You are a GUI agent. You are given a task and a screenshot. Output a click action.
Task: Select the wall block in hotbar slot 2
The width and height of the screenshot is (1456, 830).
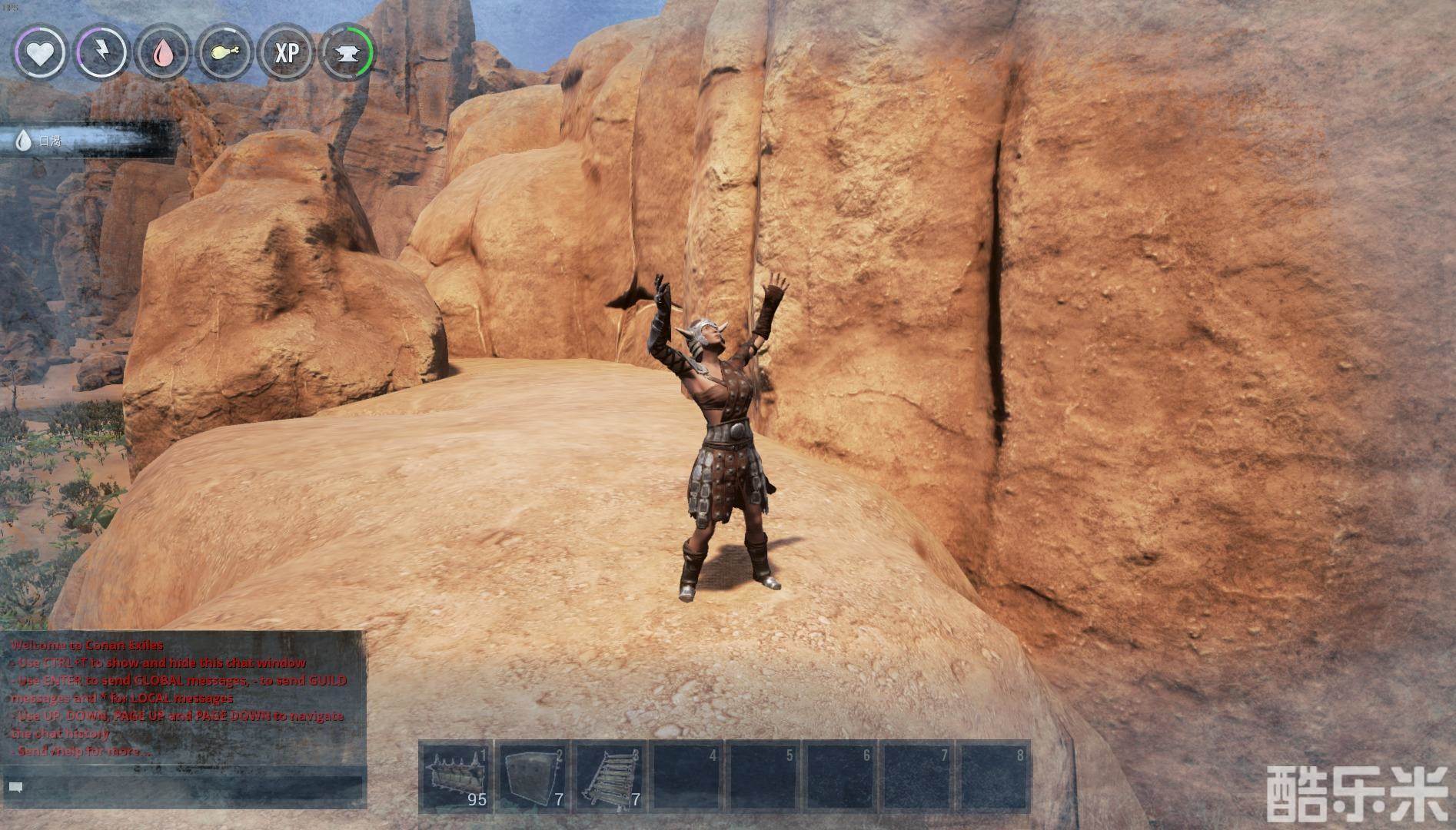(534, 776)
